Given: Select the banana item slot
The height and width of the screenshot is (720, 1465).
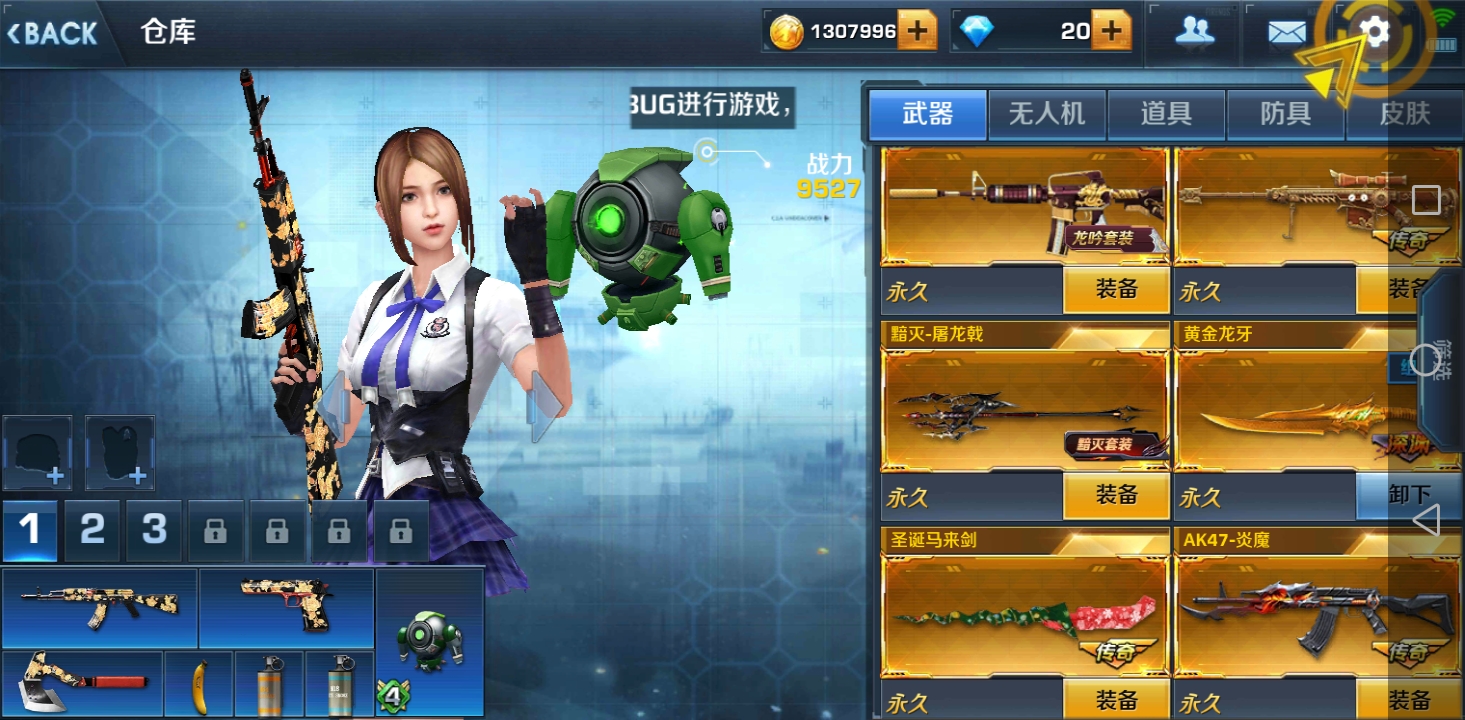Looking at the screenshot, I should click(x=198, y=685).
